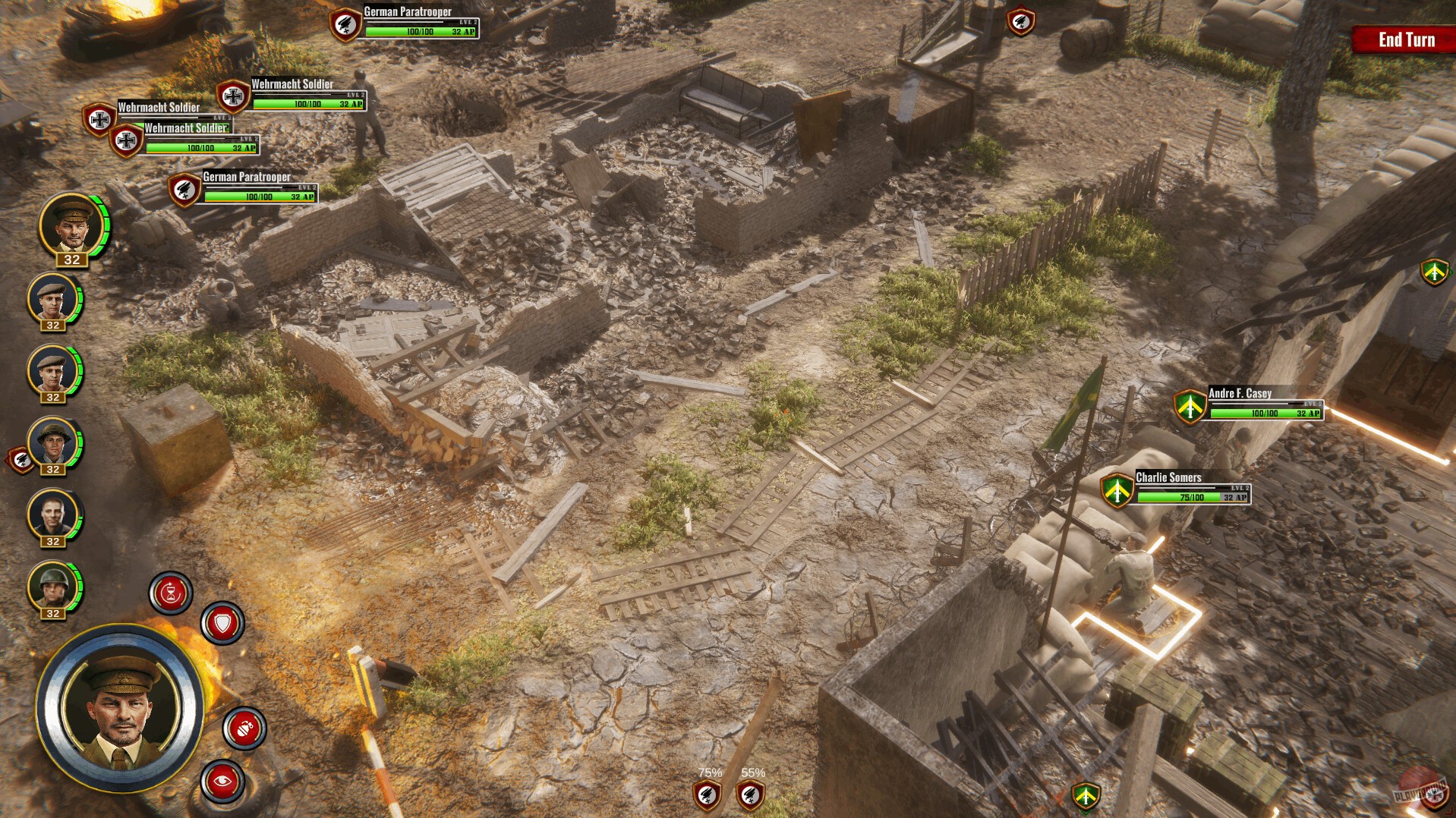Click Andre F. Casey's green unit emblem
Image resolution: width=1456 pixels, height=818 pixels.
[1191, 407]
